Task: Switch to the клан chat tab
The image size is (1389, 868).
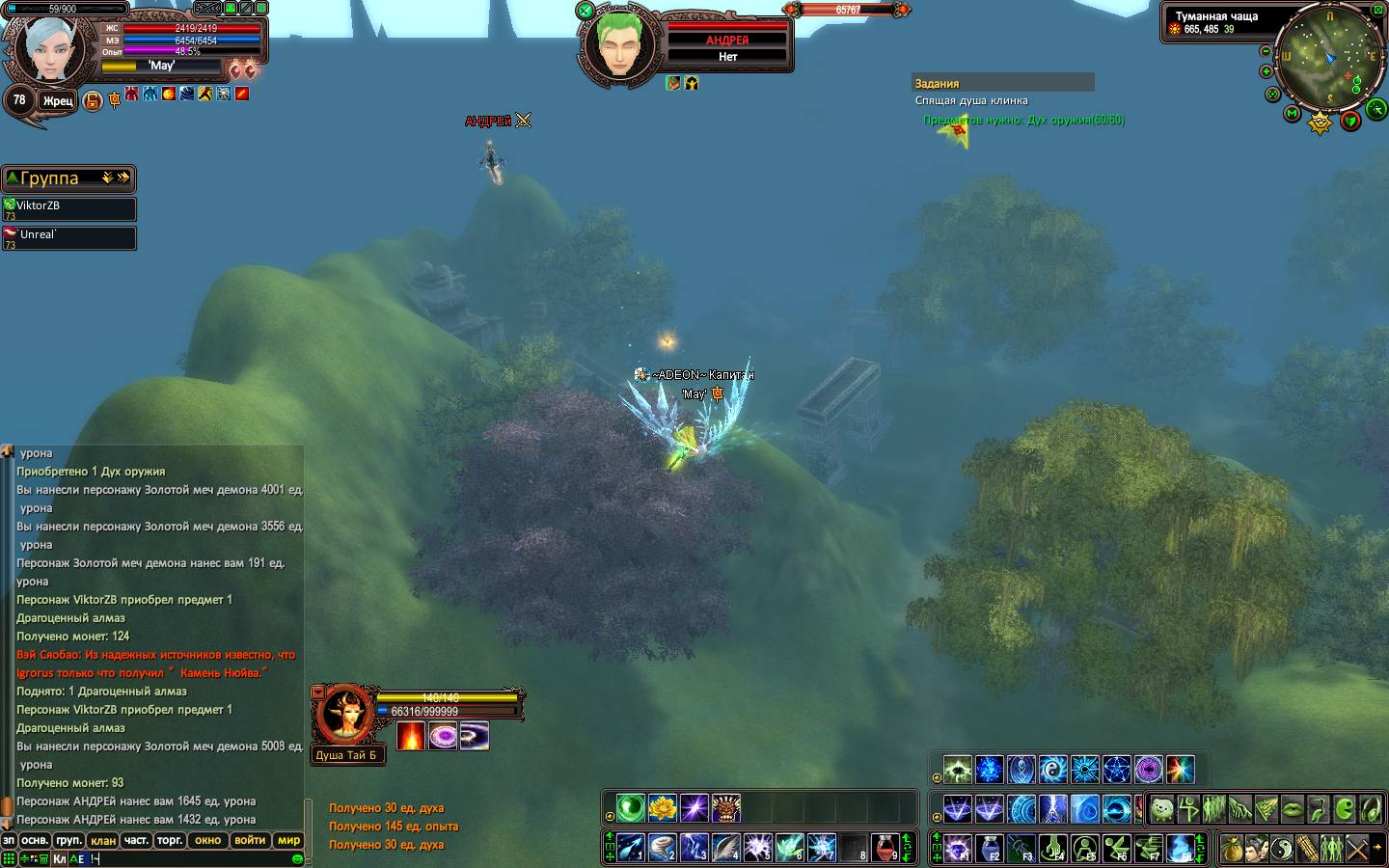Action: pos(103,840)
